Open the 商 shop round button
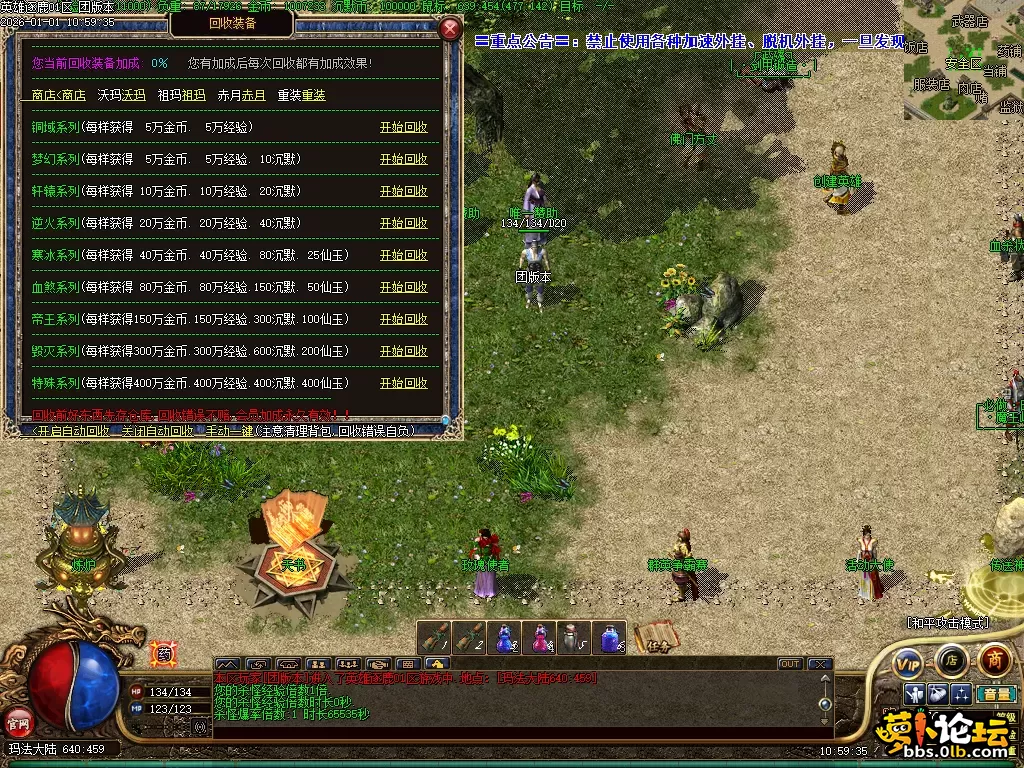Viewport: 1024px width, 768px height. click(x=994, y=660)
